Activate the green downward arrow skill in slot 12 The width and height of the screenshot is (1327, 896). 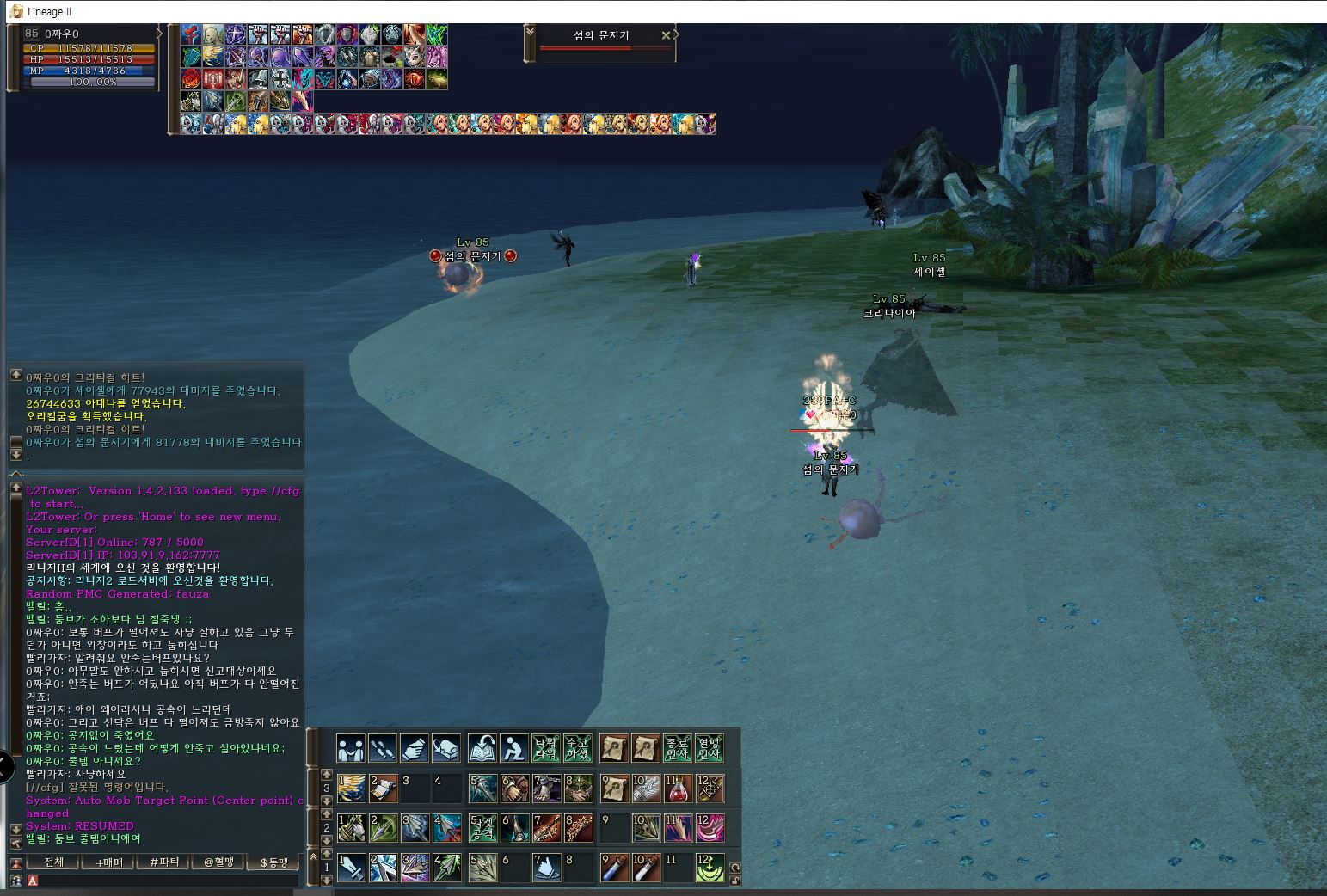pyautogui.click(x=710, y=868)
